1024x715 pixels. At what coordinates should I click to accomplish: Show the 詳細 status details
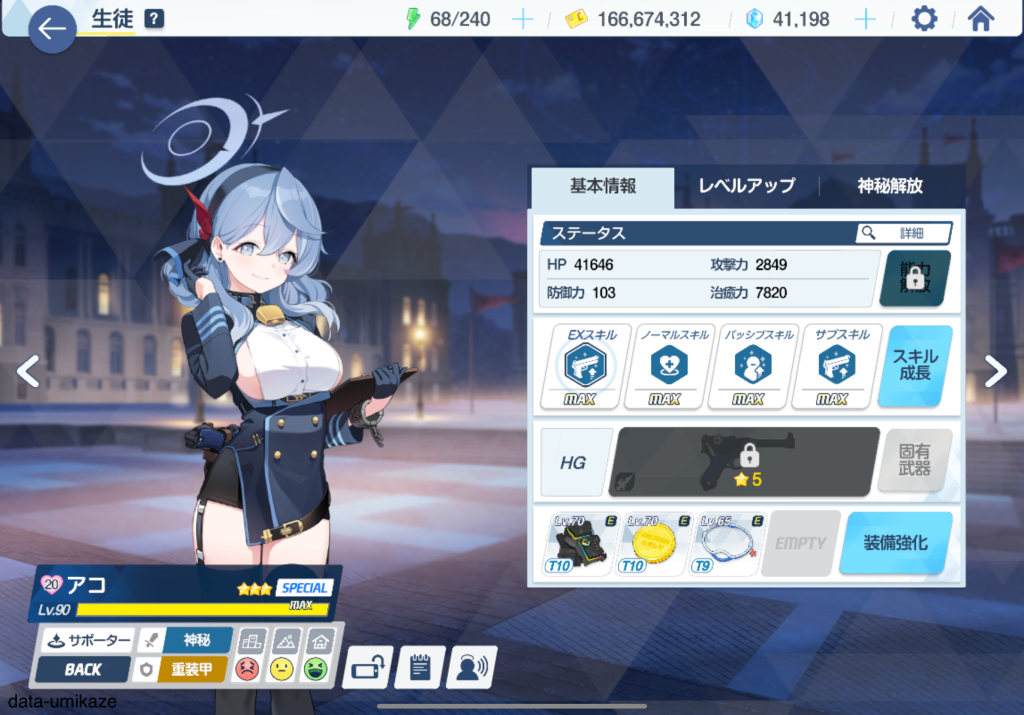(903, 233)
